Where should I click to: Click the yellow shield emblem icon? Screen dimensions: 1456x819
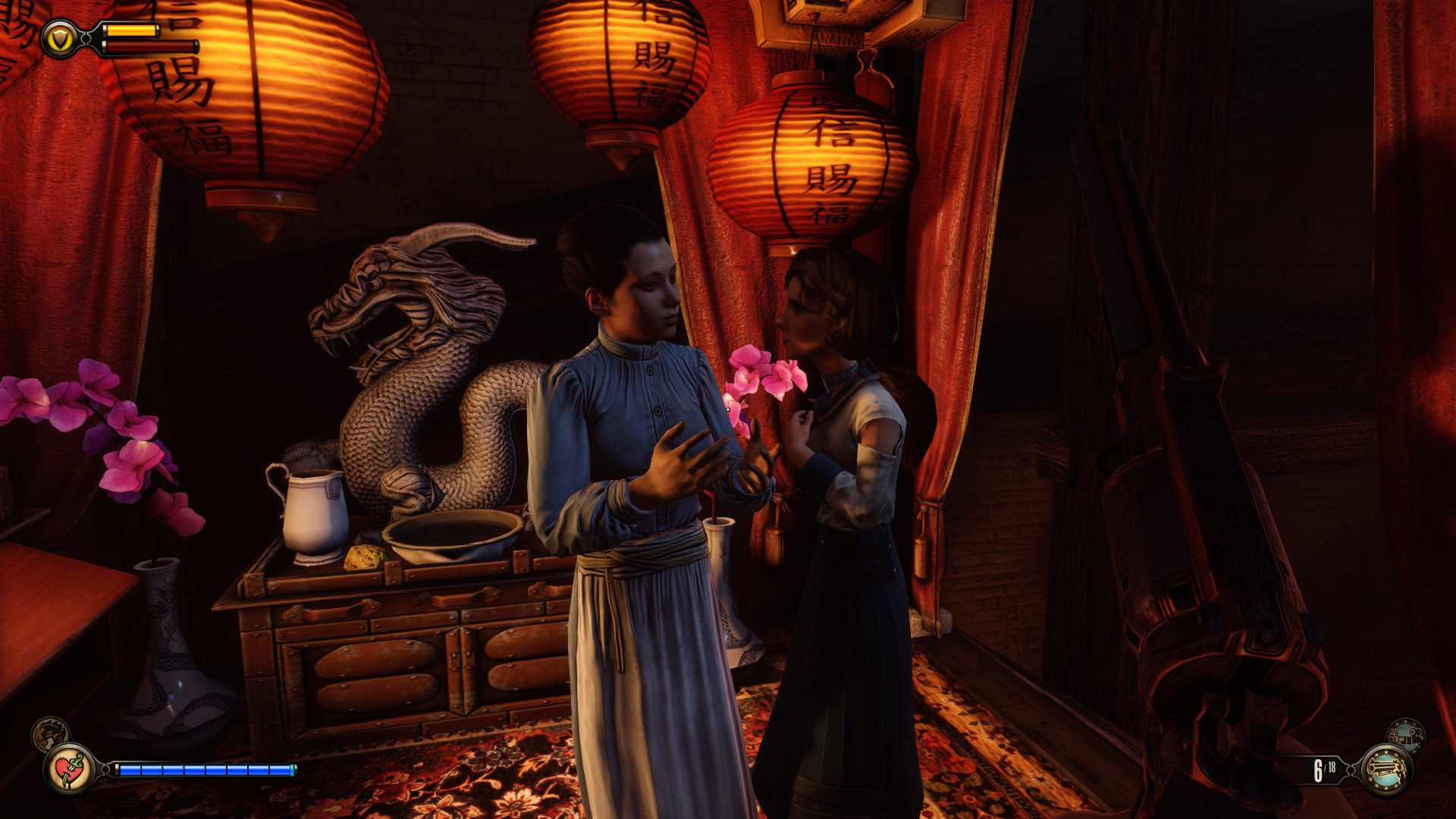60,39
